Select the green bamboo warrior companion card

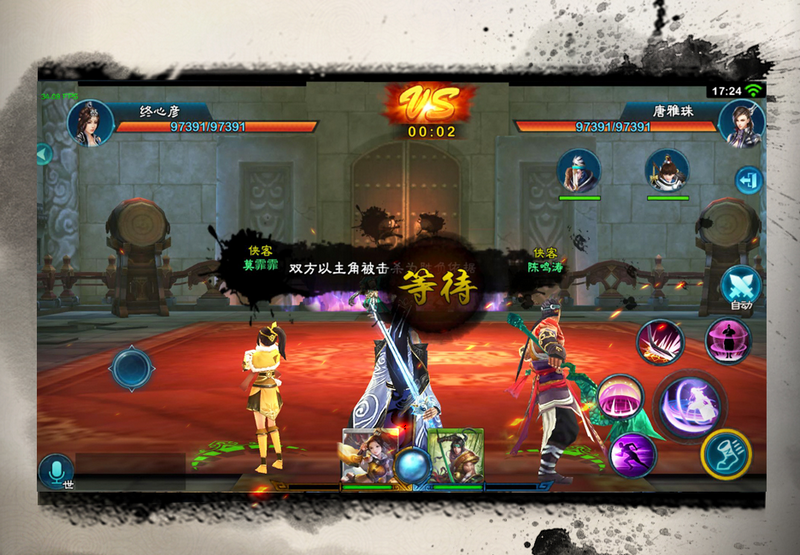[456, 456]
